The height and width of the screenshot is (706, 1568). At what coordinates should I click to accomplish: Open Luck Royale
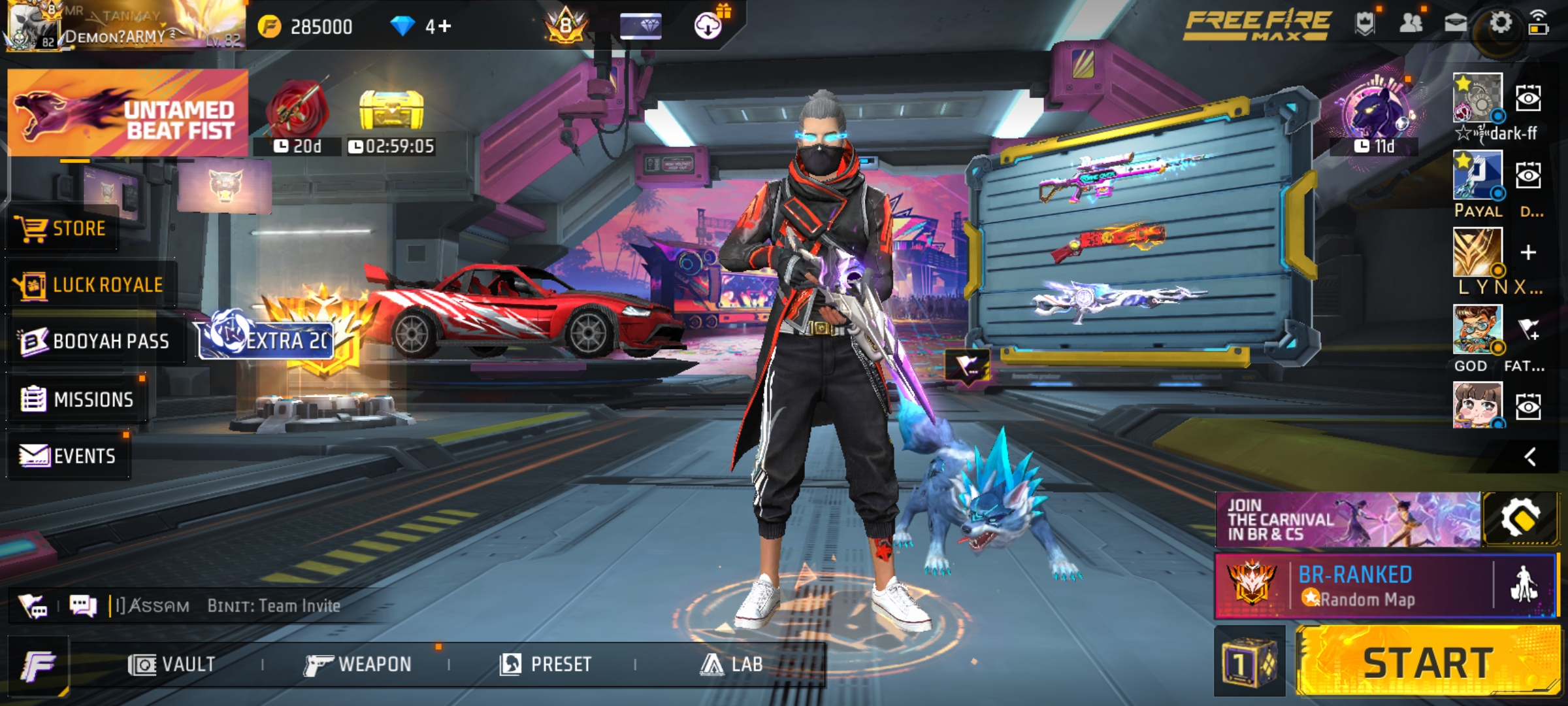90,285
